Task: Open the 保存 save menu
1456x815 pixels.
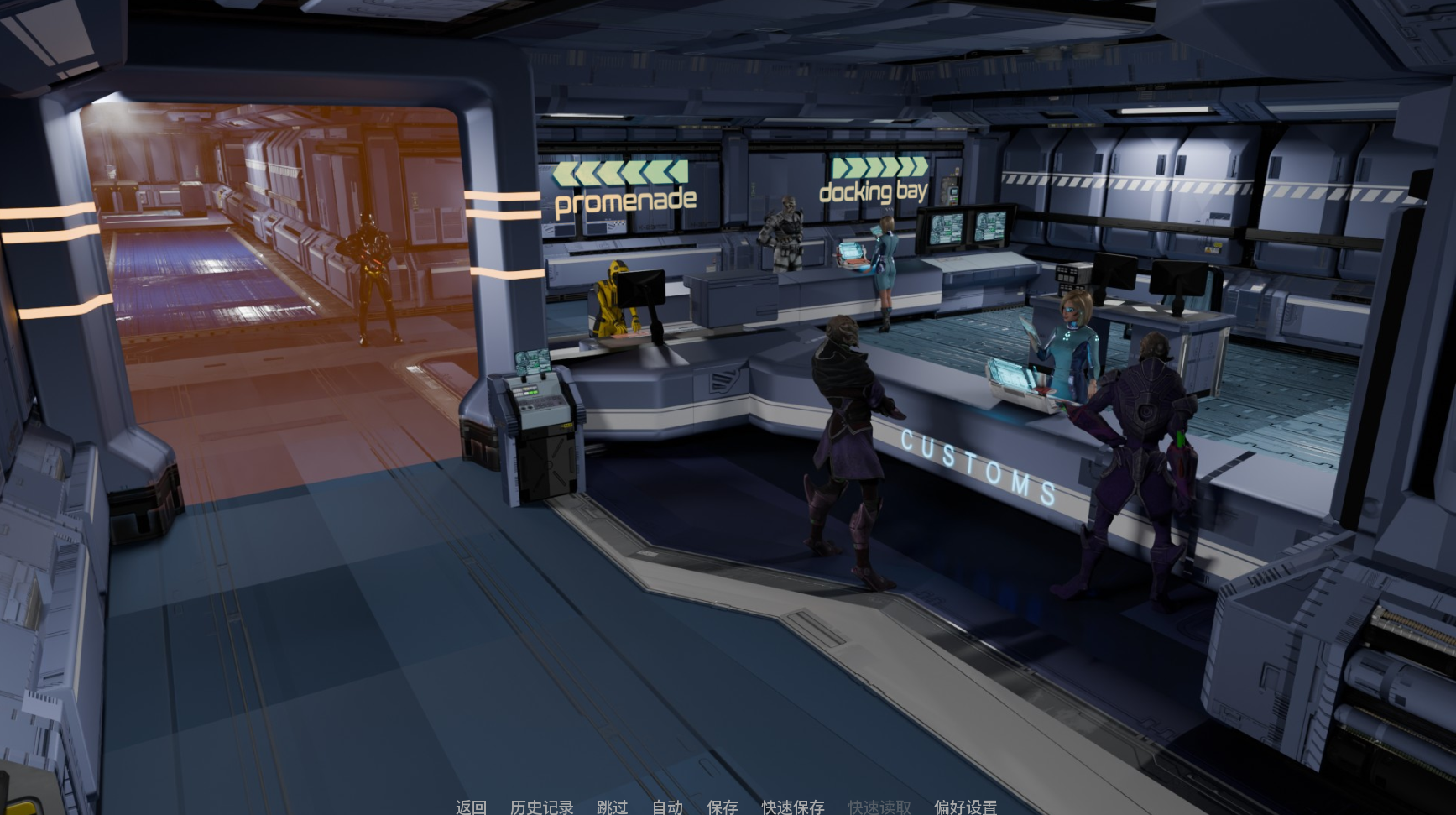Action: pyautogui.click(x=722, y=807)
